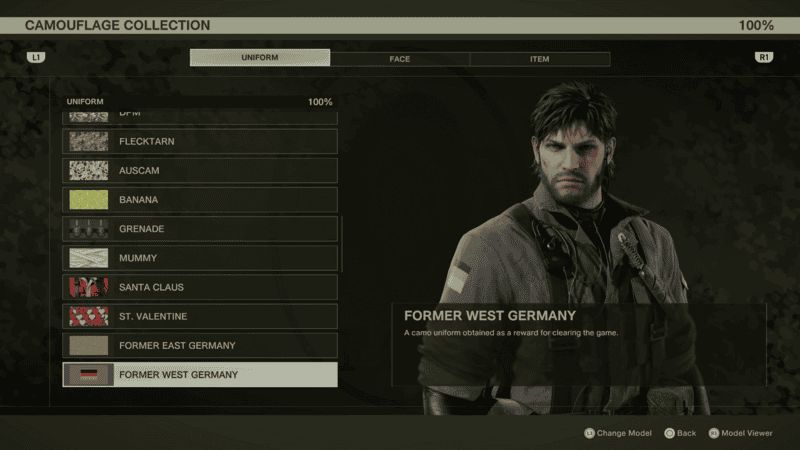800x450 pixels.
Task: Switch to the Uniform tab
Action: tap(260, 58)
